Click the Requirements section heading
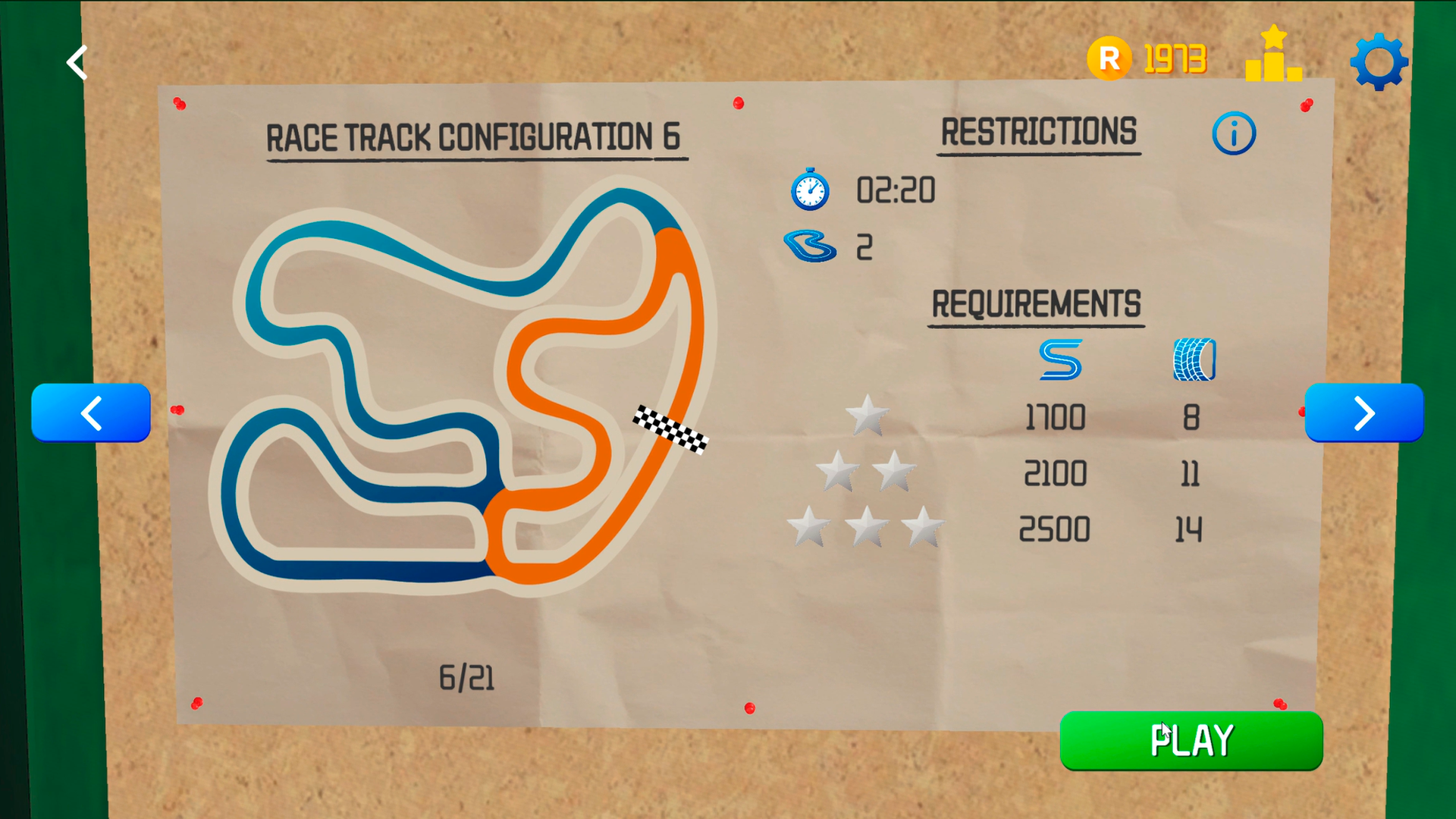1456x819 pixels. [x=1036, y=303]
